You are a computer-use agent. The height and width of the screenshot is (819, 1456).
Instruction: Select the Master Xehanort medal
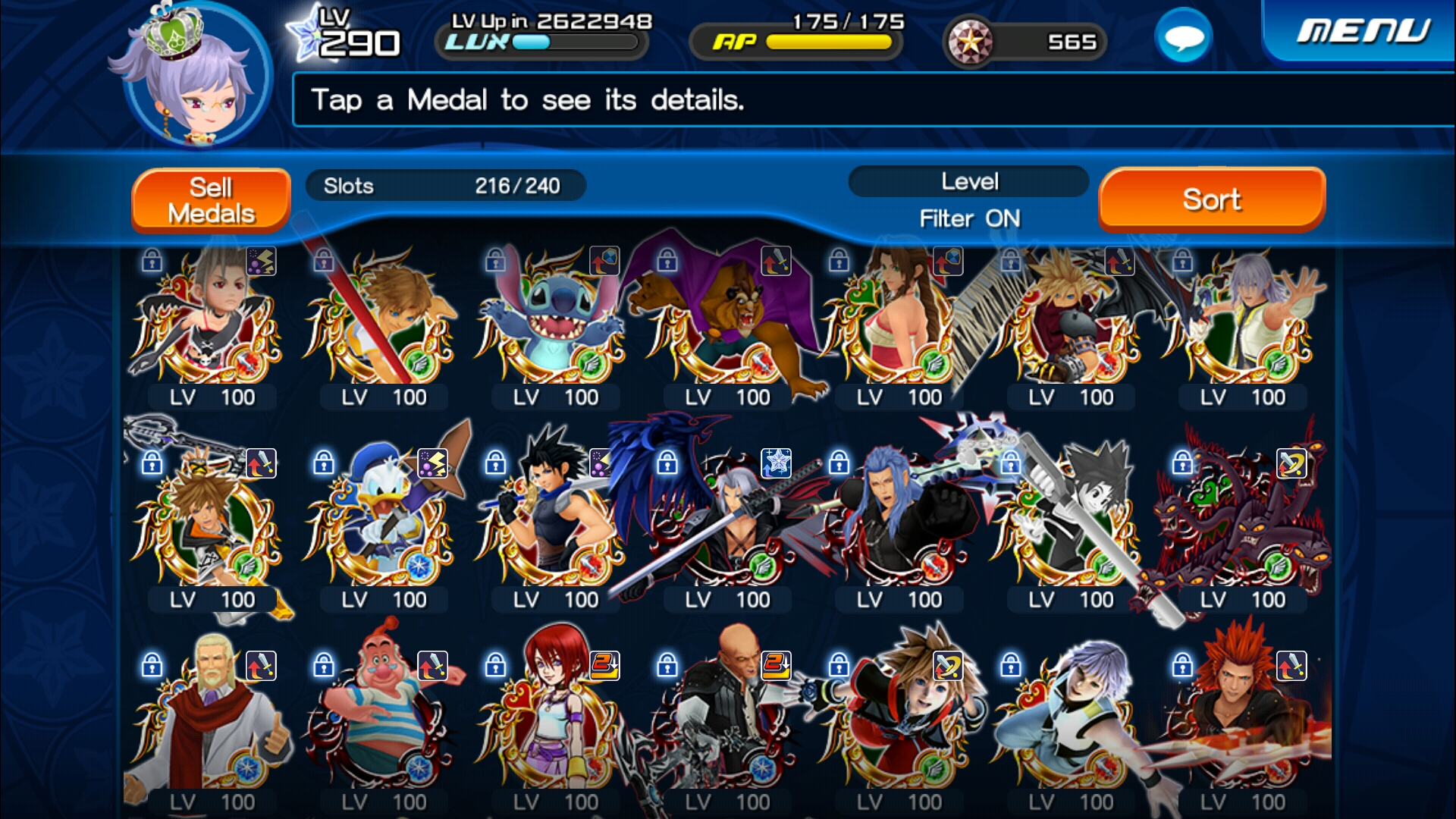point(726,720)
